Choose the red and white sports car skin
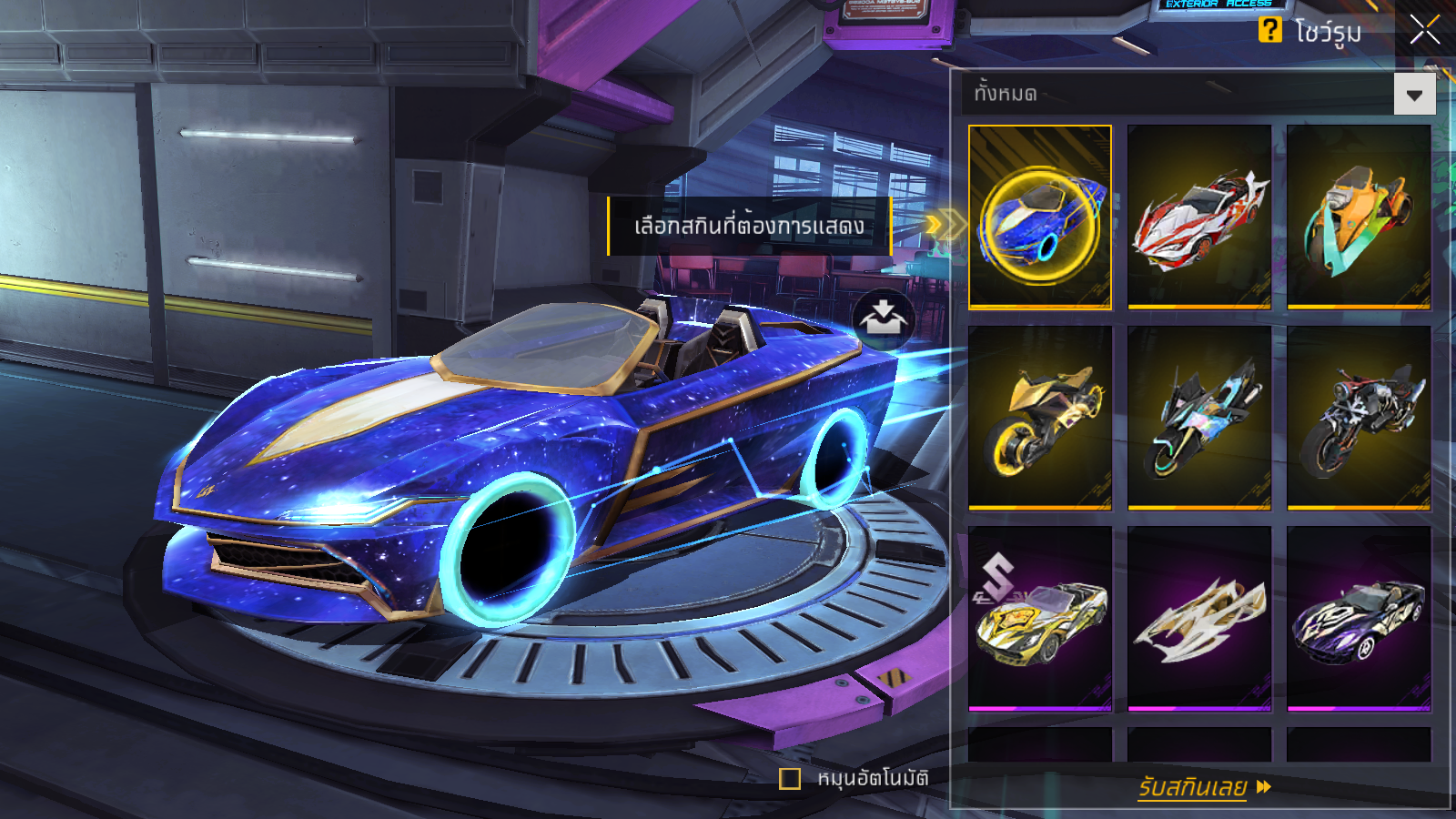This screenshot has width=1456, height=819. 1199,217
